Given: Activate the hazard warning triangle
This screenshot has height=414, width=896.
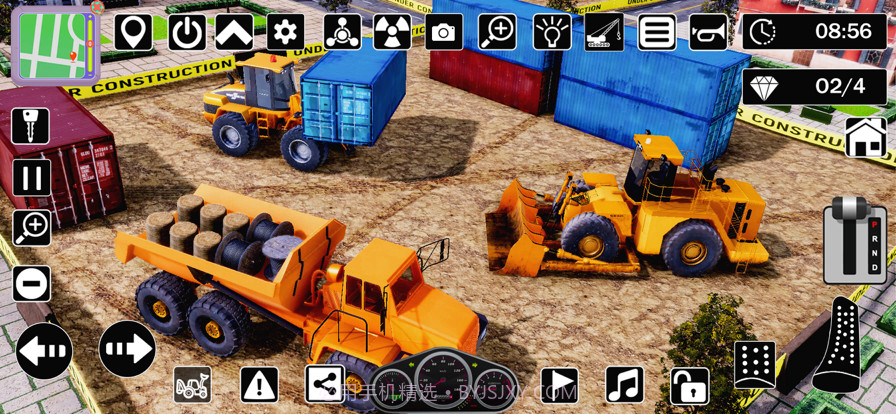Looking at the screenshot, I should 259,383.
